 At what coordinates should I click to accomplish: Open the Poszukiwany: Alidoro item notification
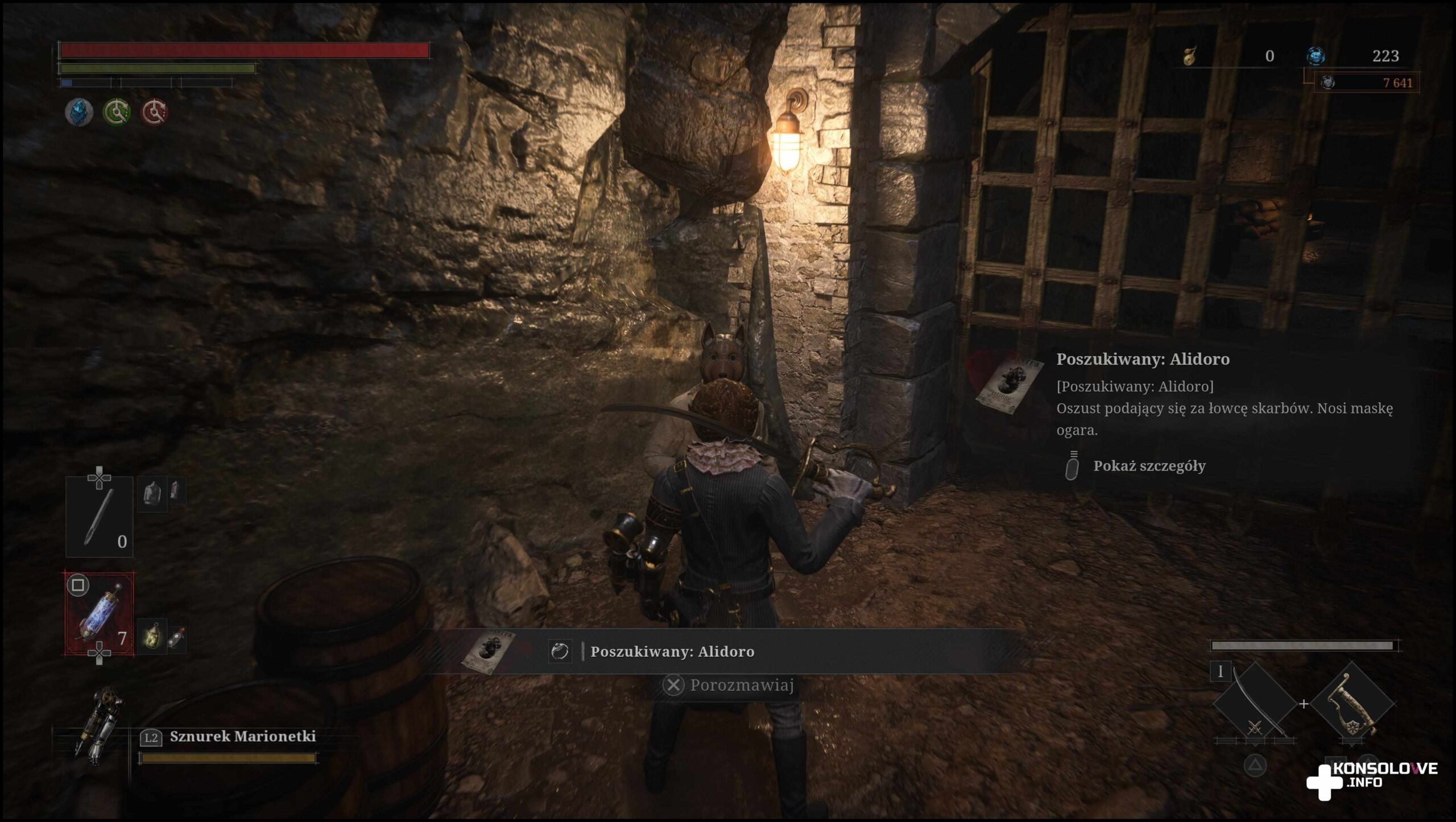coord(671,651)
